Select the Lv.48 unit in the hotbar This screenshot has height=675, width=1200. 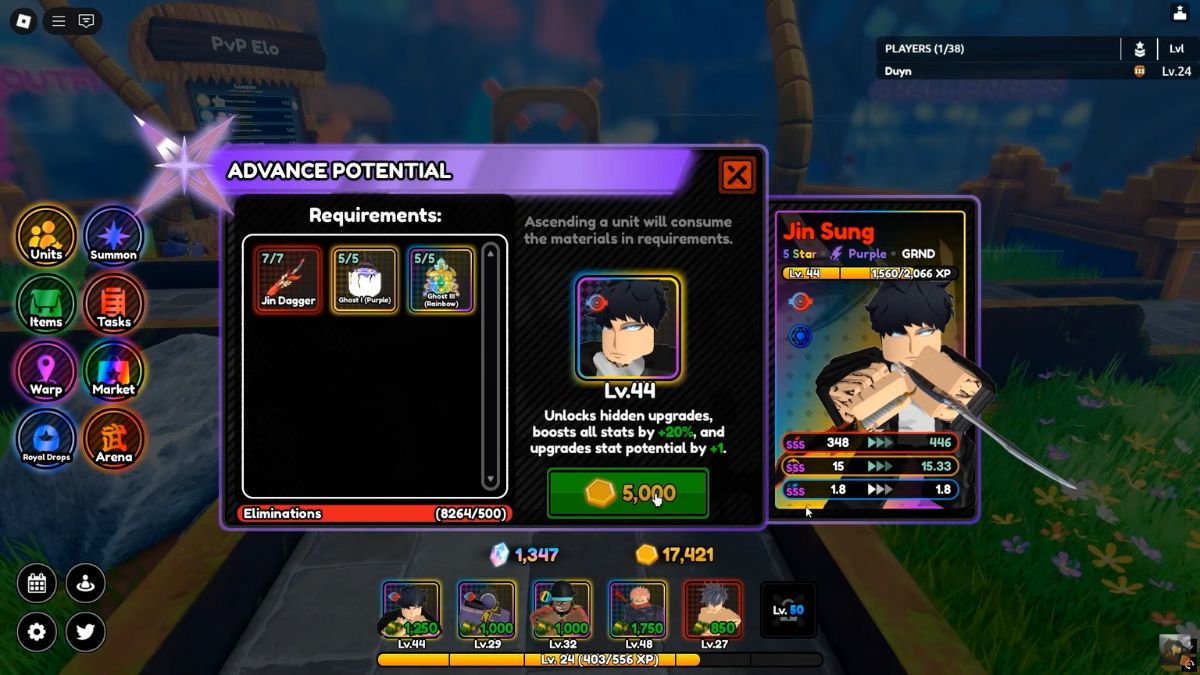coord(637,611)
